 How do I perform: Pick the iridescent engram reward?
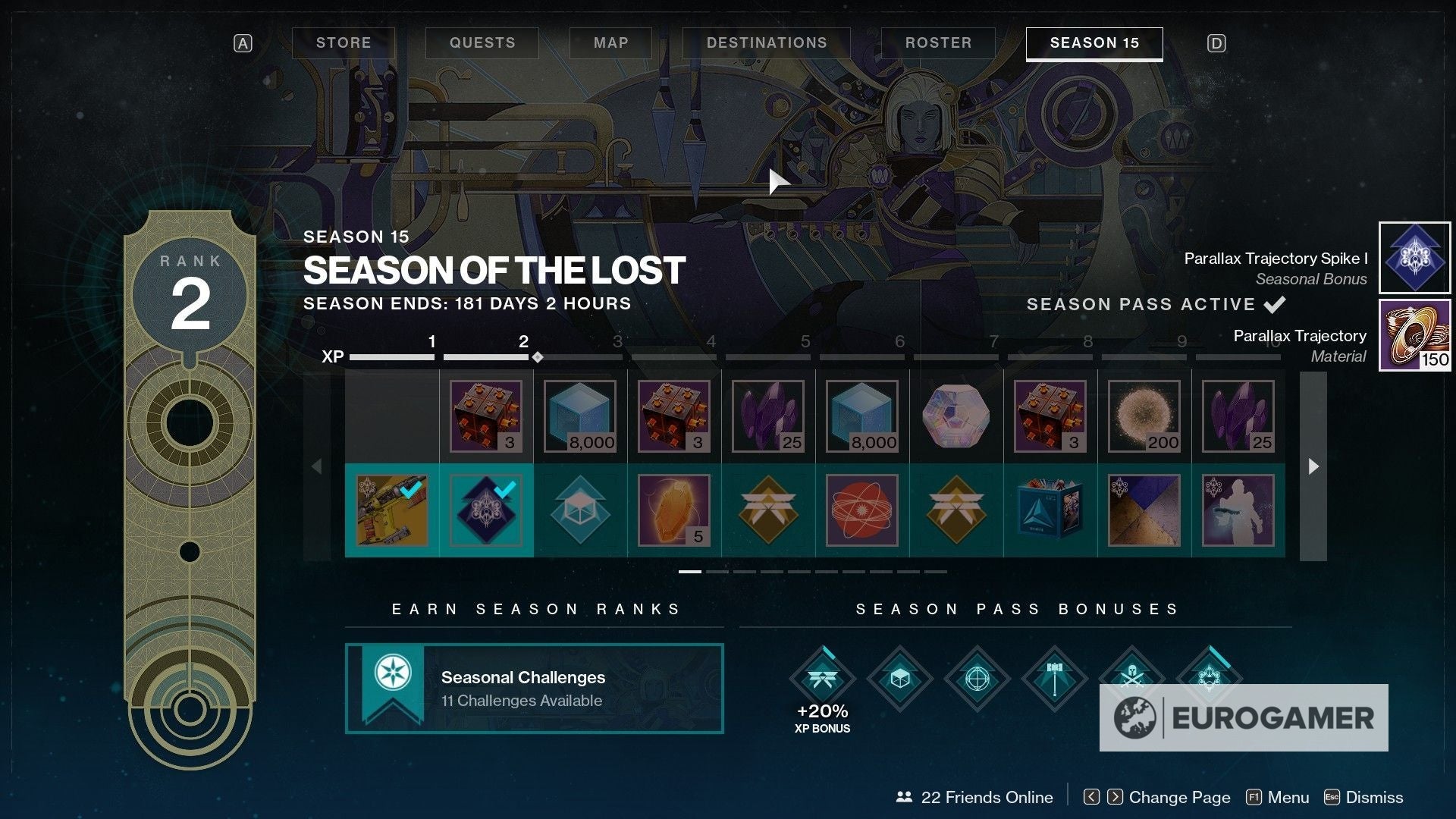pos(956,416)
